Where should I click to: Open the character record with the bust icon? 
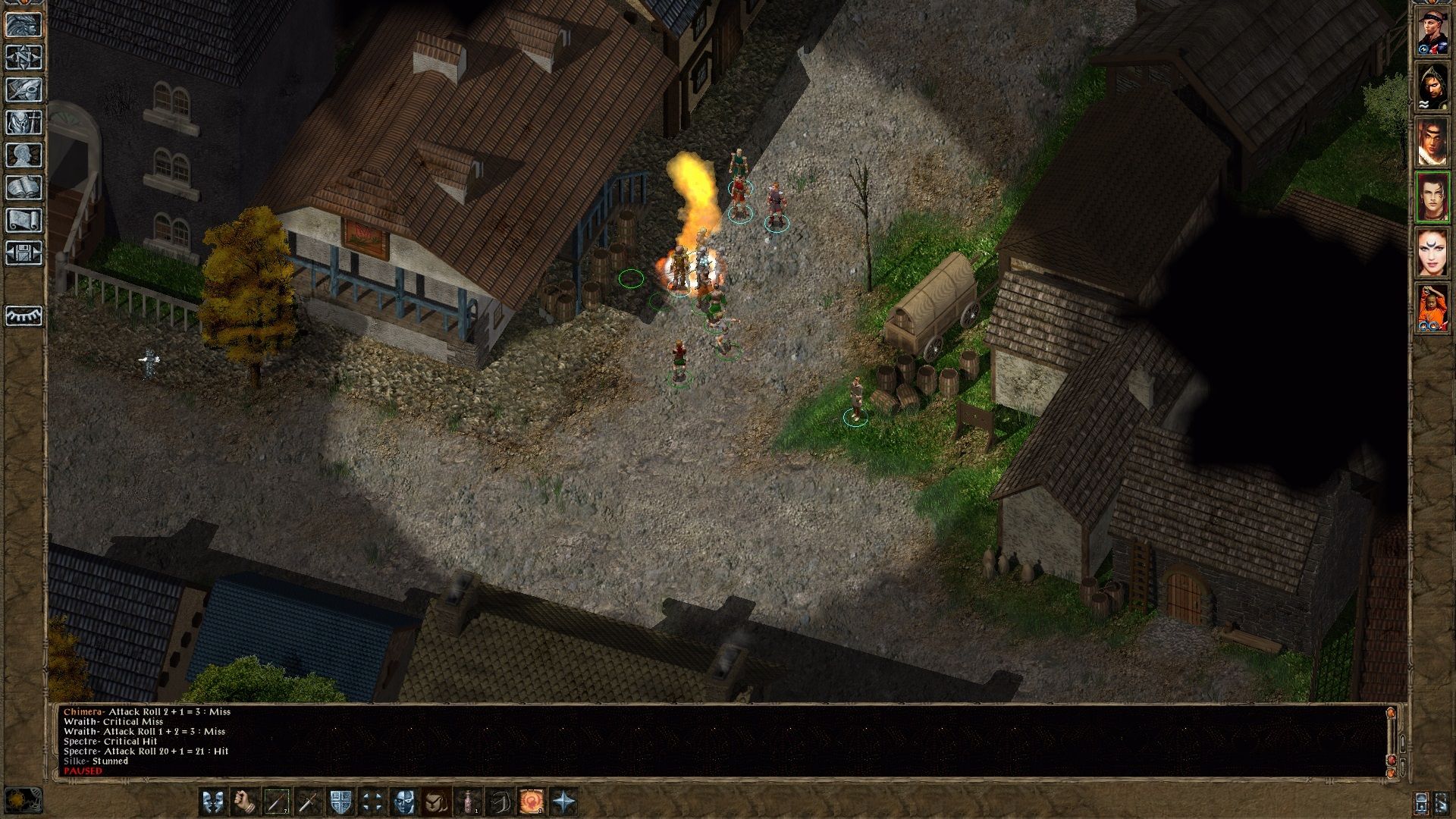click(x=24, y=155)
